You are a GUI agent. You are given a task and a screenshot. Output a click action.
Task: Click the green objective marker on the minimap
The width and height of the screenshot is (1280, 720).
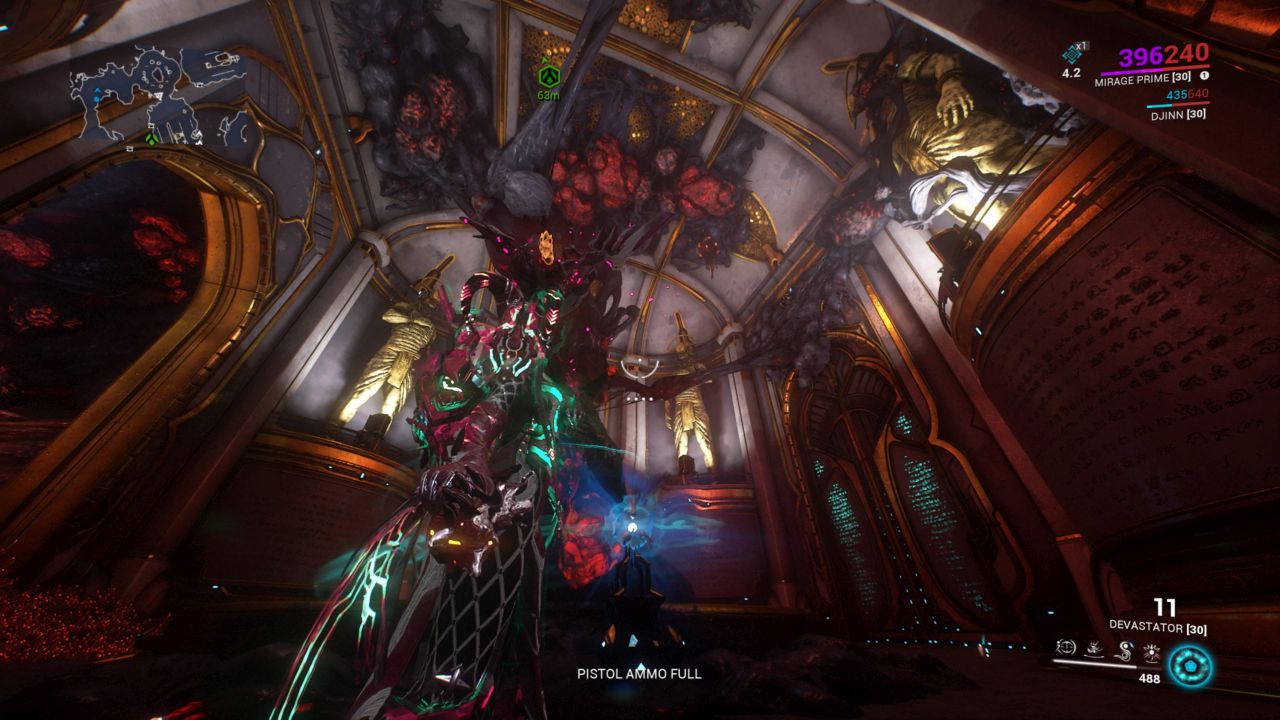[x=152, y=138]
